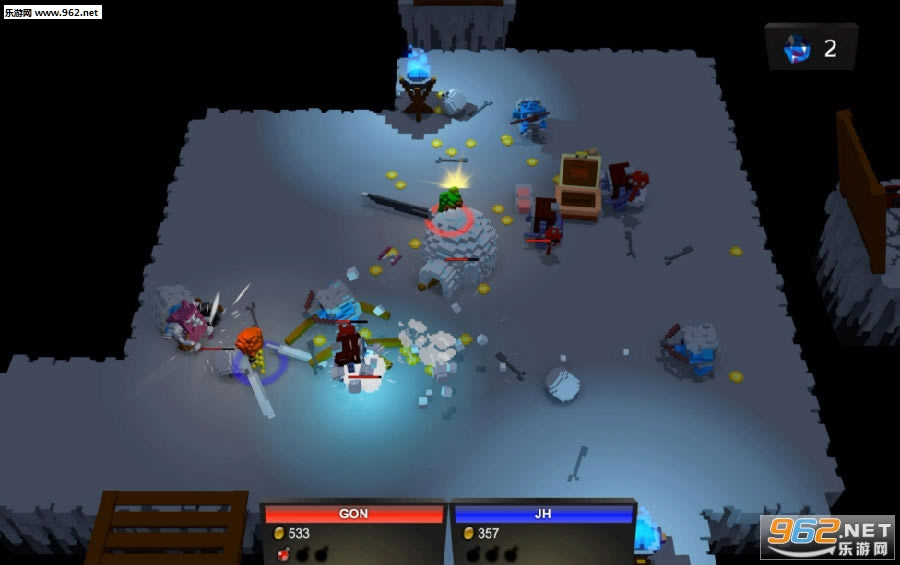900x565 pixels.
Task: Open the 962.NET watermark logo
Action: pyautogui.click(x=826, y=537)
